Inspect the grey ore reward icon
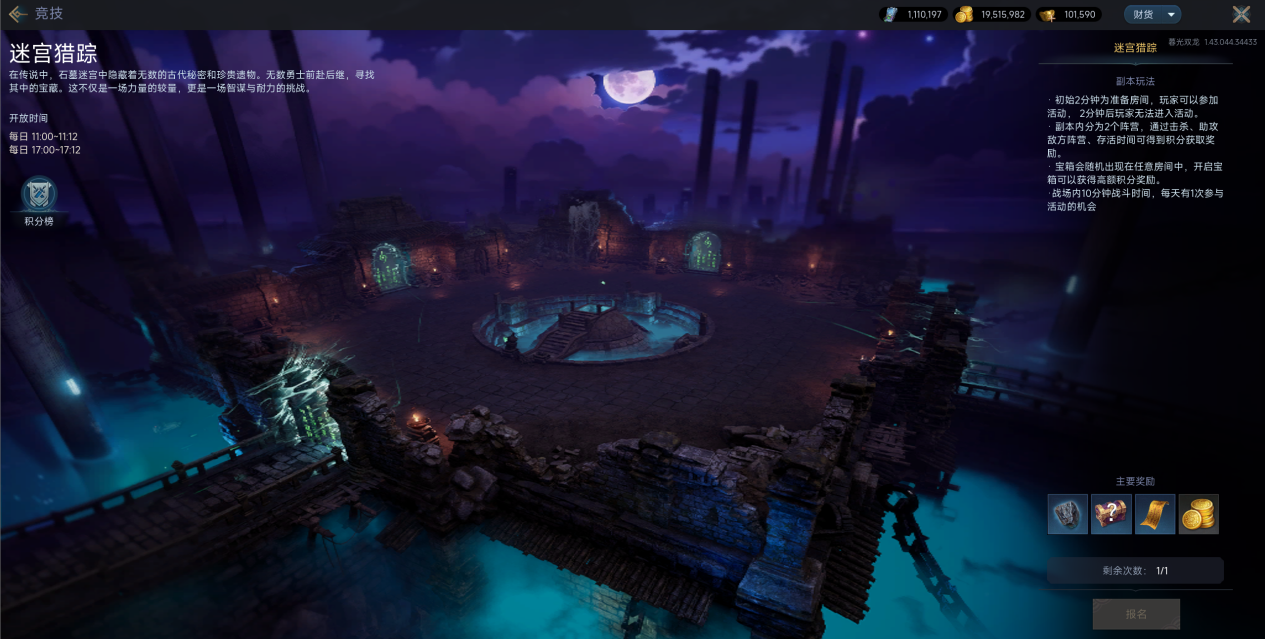The width and height of the screenshot is (1265, 639). click(1067, 514)
